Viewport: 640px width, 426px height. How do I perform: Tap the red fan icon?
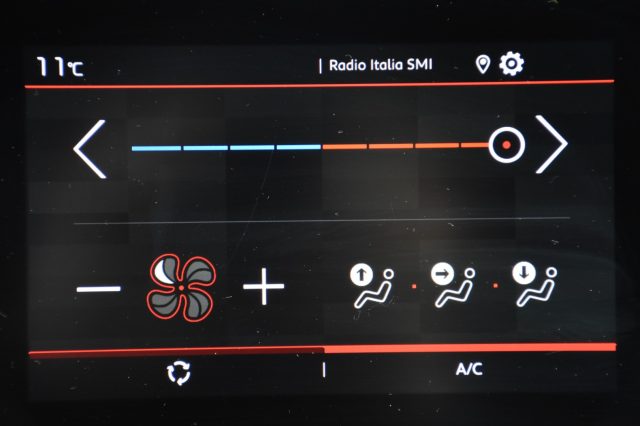click(181, 288)
